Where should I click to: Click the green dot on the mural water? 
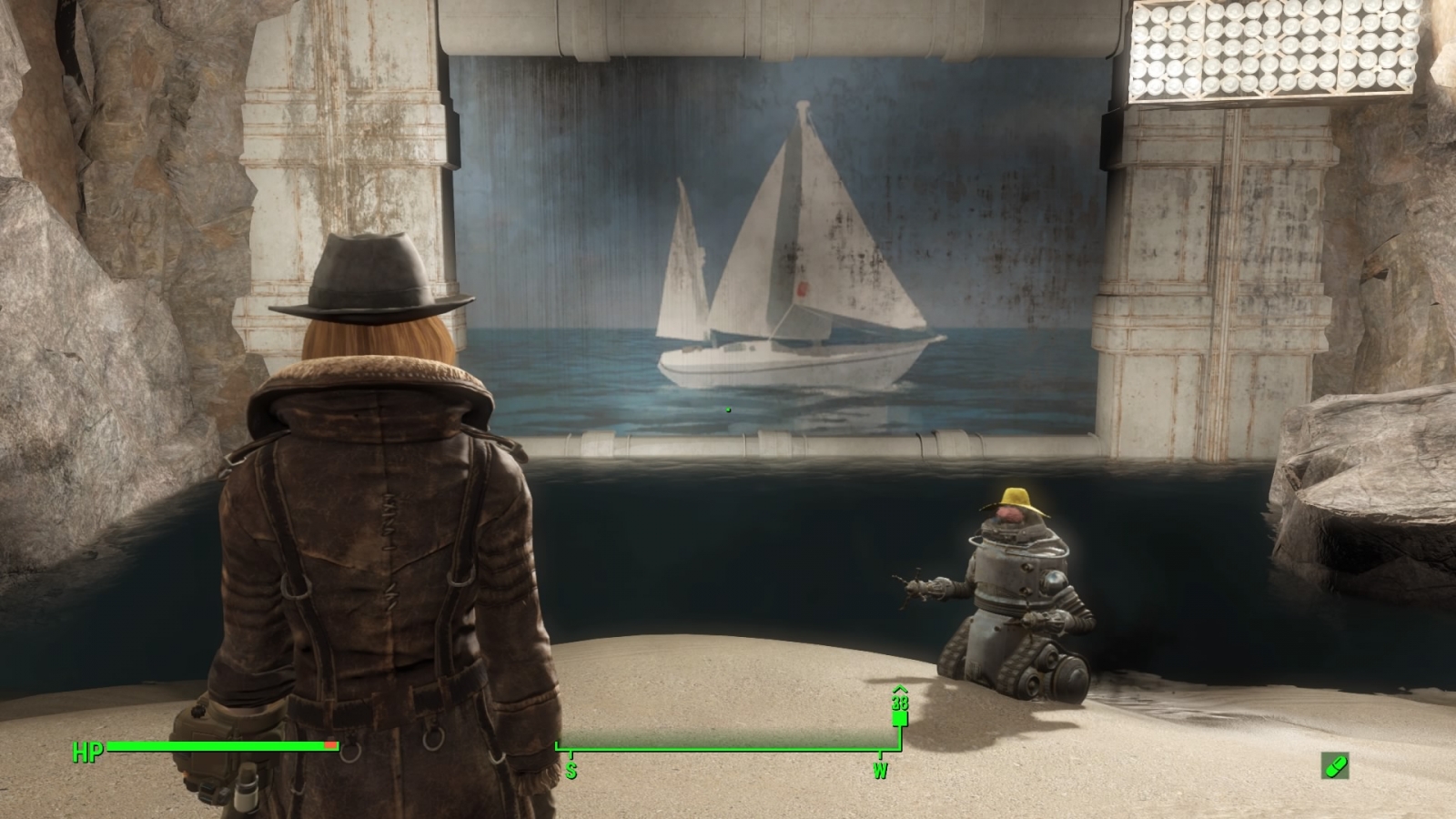point(729,409)
